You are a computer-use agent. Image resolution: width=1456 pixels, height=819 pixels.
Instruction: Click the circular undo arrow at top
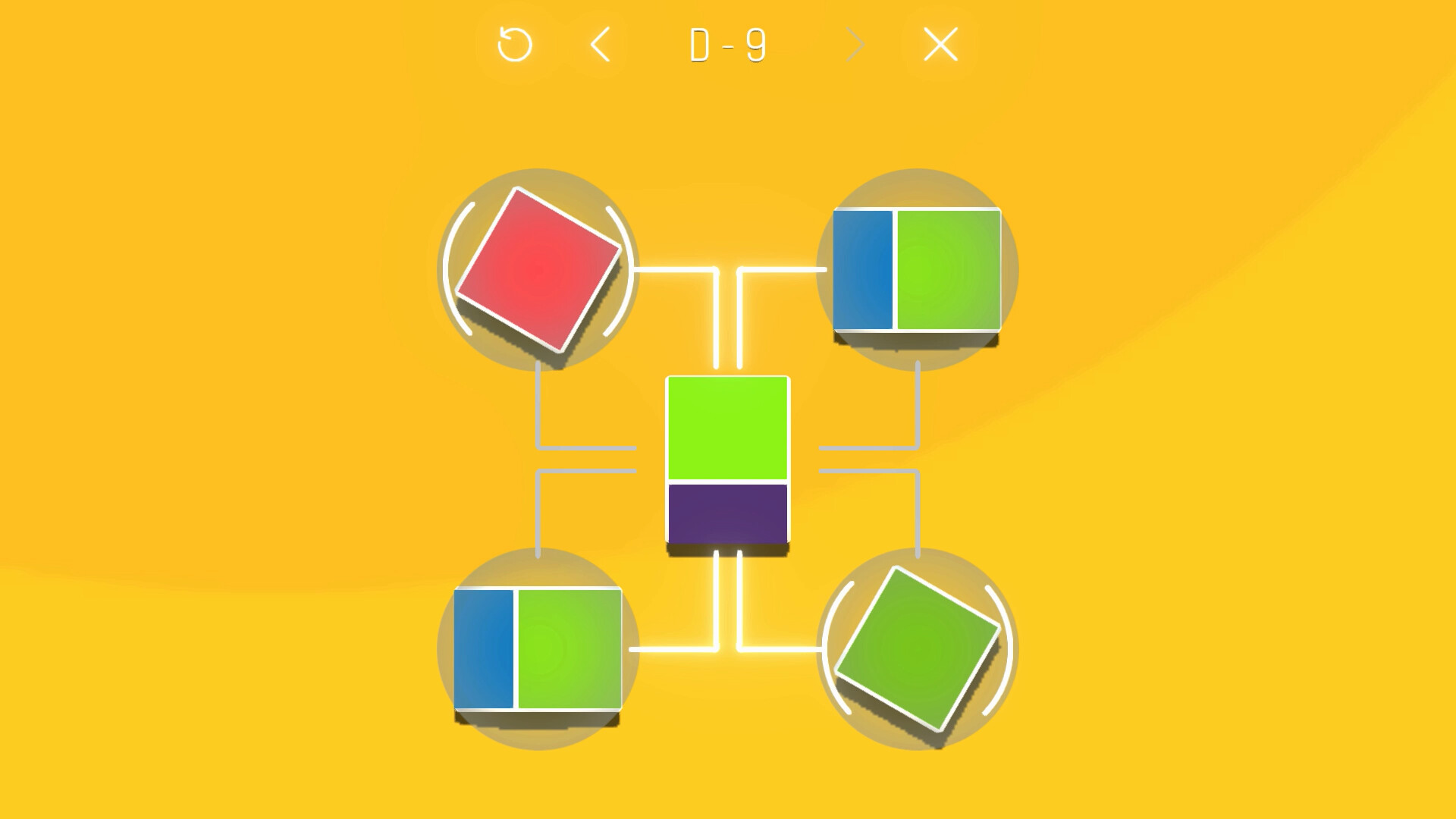(516, 45)
